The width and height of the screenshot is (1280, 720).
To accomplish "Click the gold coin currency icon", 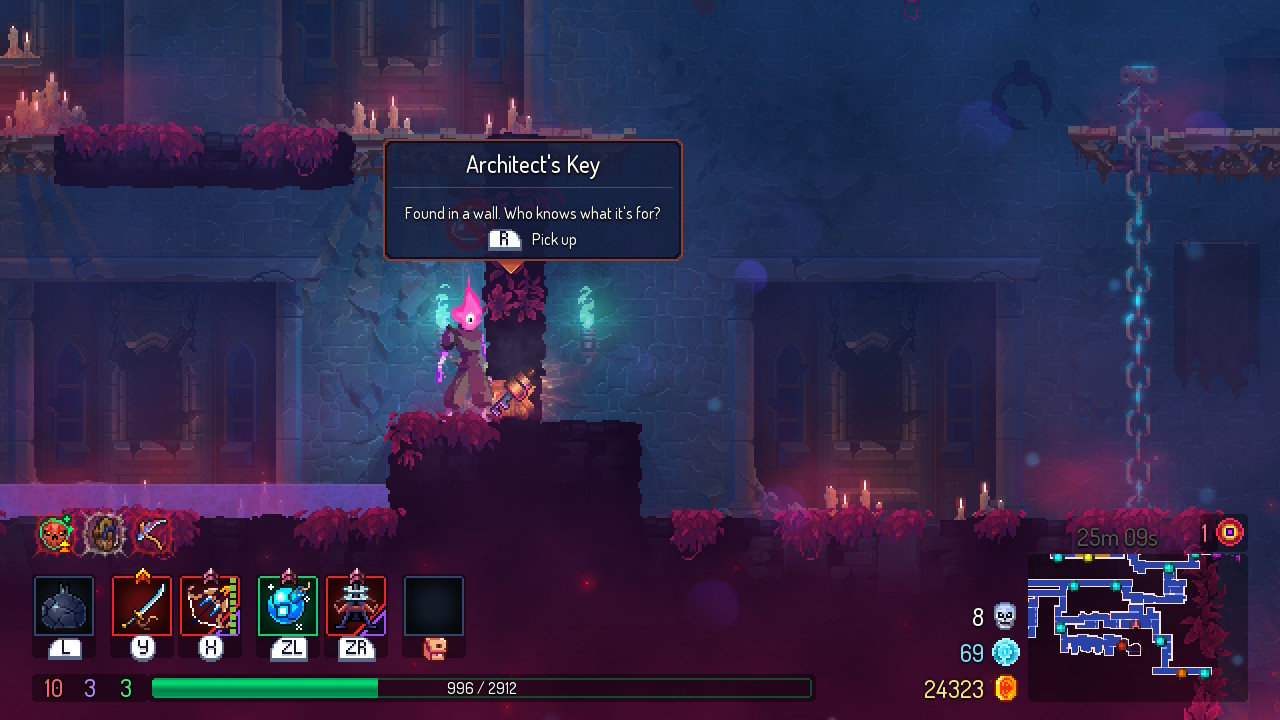I will click(x=1006, y=688).
